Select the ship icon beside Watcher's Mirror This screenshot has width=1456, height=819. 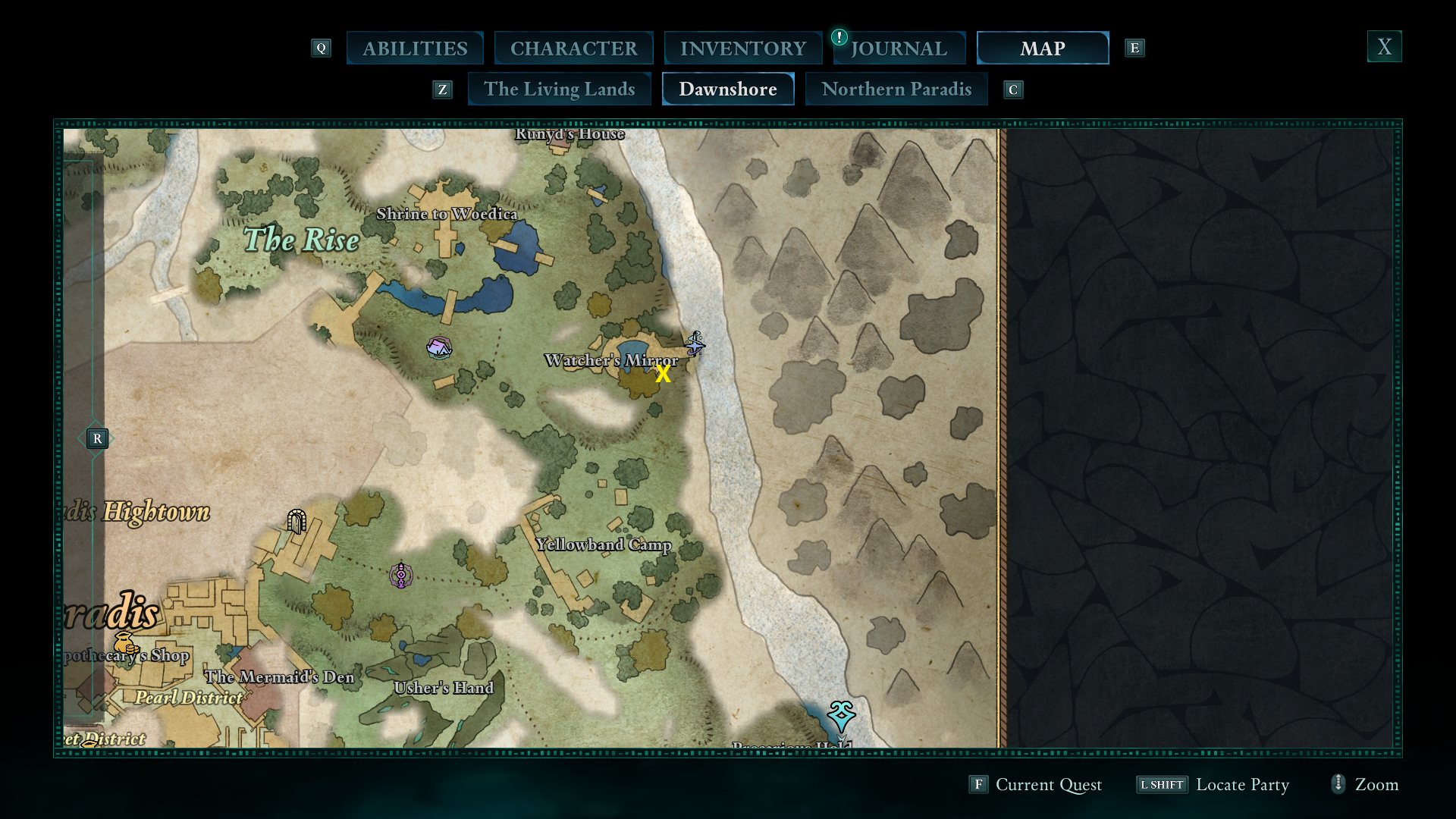(x=694, y=346)
